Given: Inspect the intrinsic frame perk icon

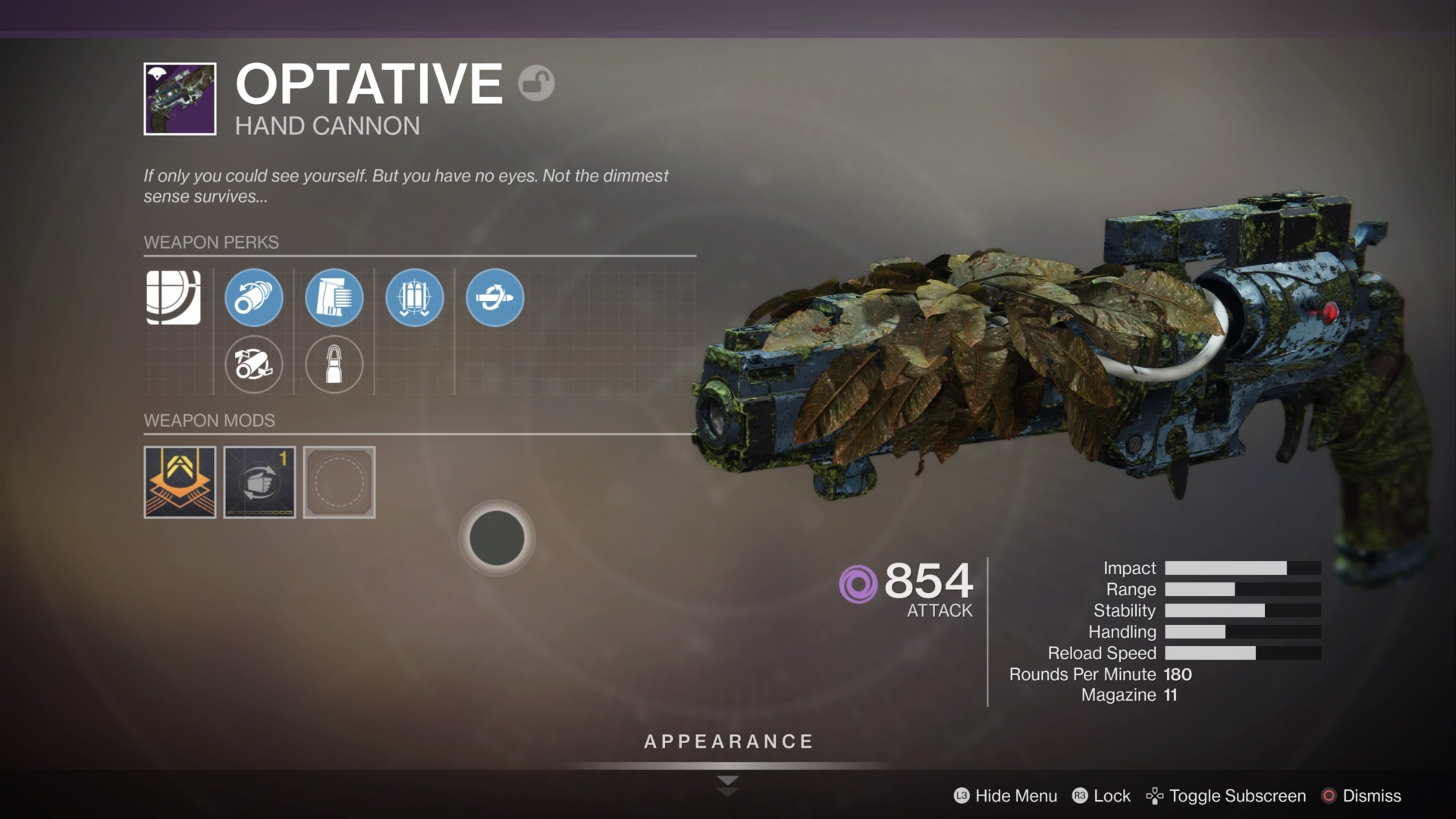Looking at the screenshot, I should pyautogui.click(x=174, y=297).
